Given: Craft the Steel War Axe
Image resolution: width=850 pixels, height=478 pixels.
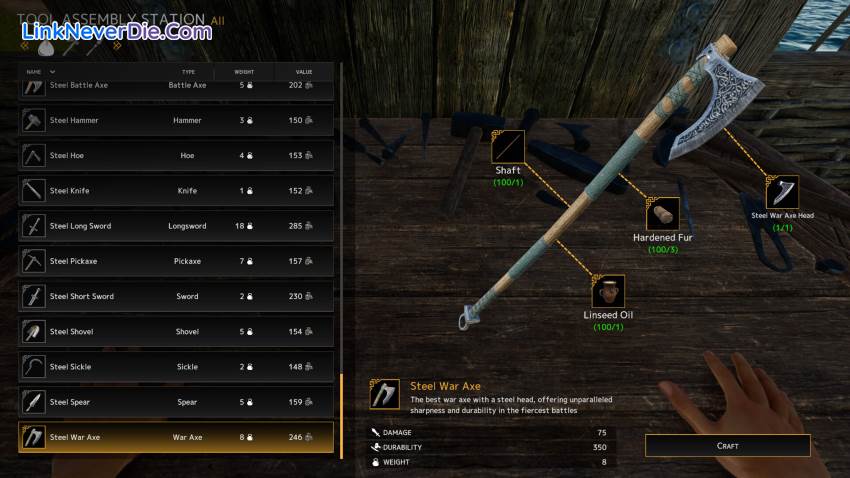Looking at the screenshot, I should click(727, 445).
